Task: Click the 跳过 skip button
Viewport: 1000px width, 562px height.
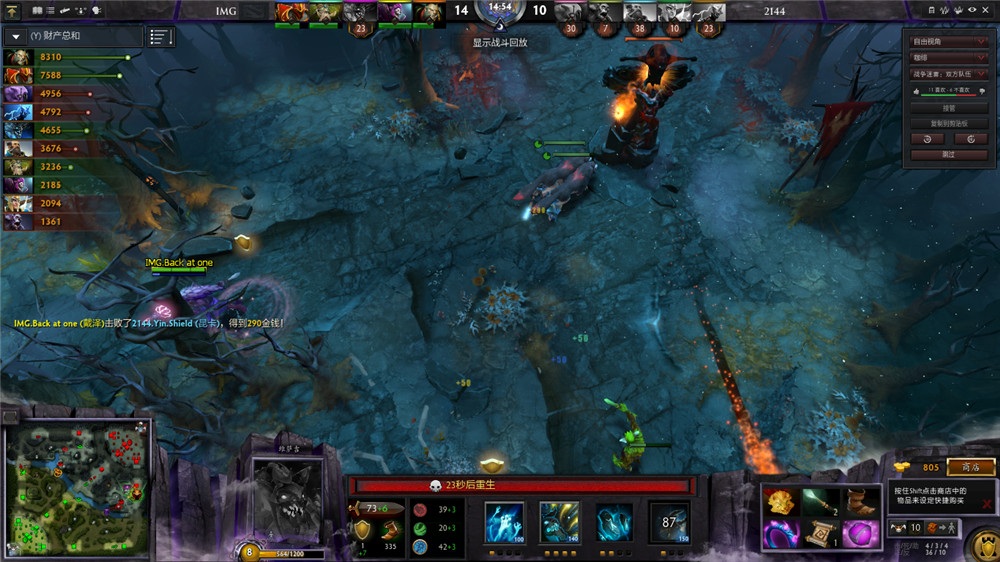Action: point(948,155)
